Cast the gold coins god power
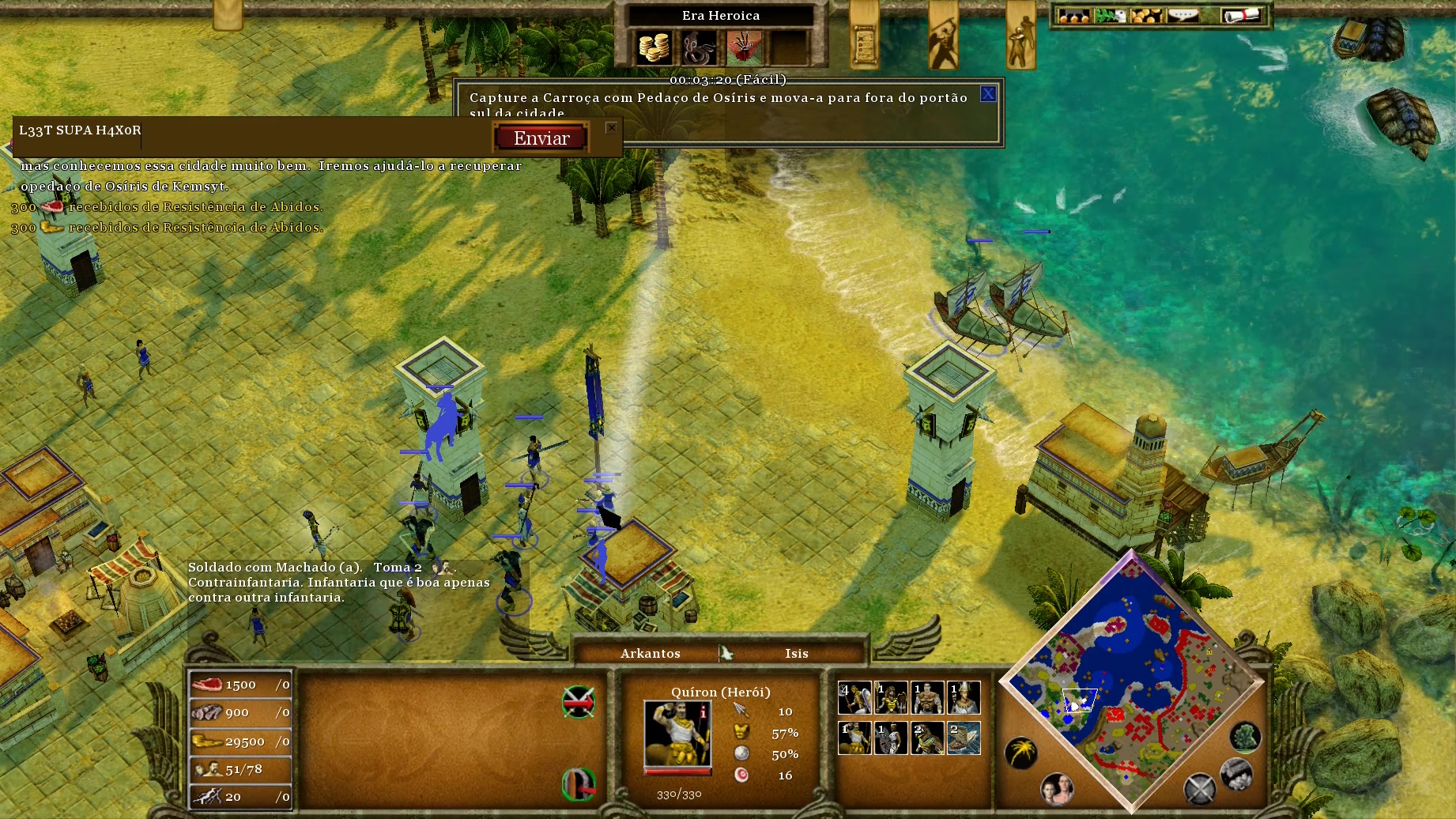 654,47
